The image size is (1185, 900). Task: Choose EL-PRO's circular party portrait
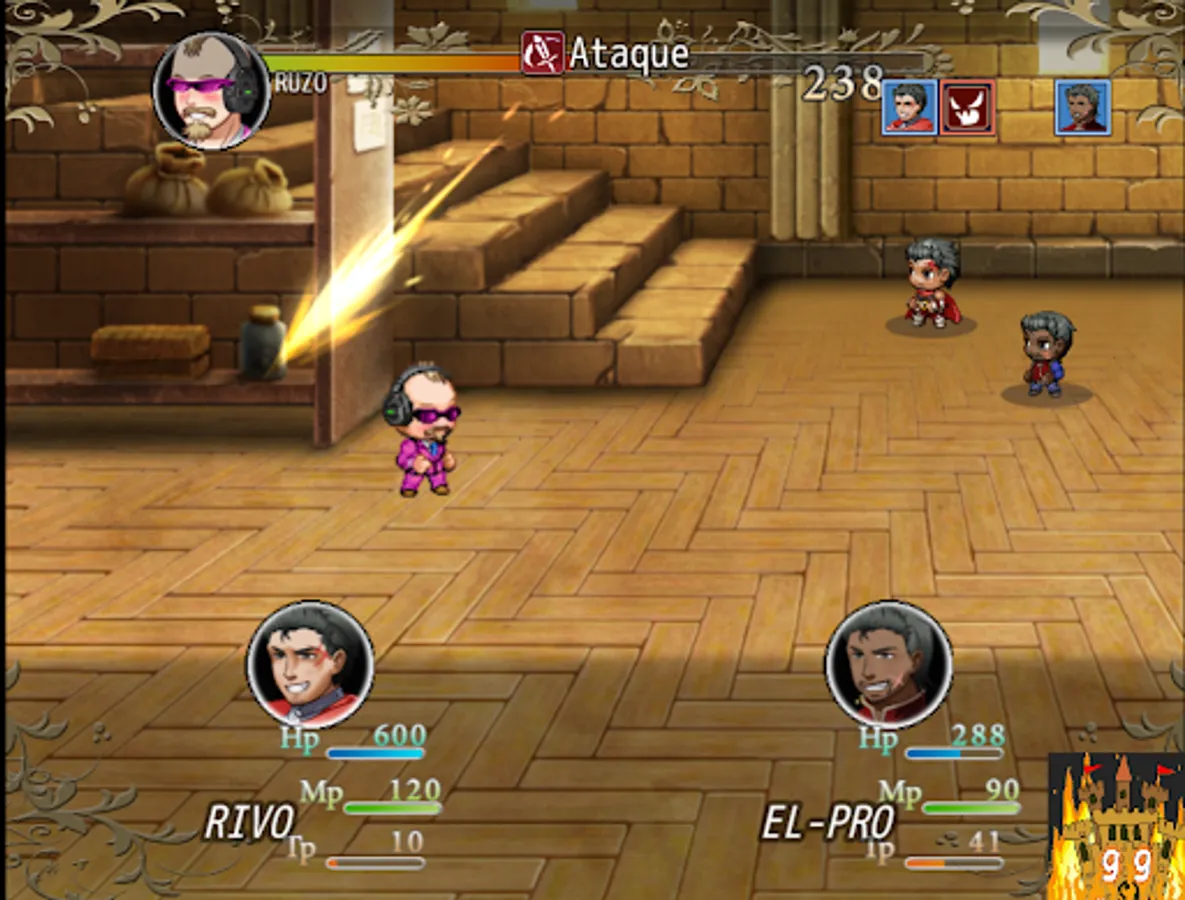[889, 664]
